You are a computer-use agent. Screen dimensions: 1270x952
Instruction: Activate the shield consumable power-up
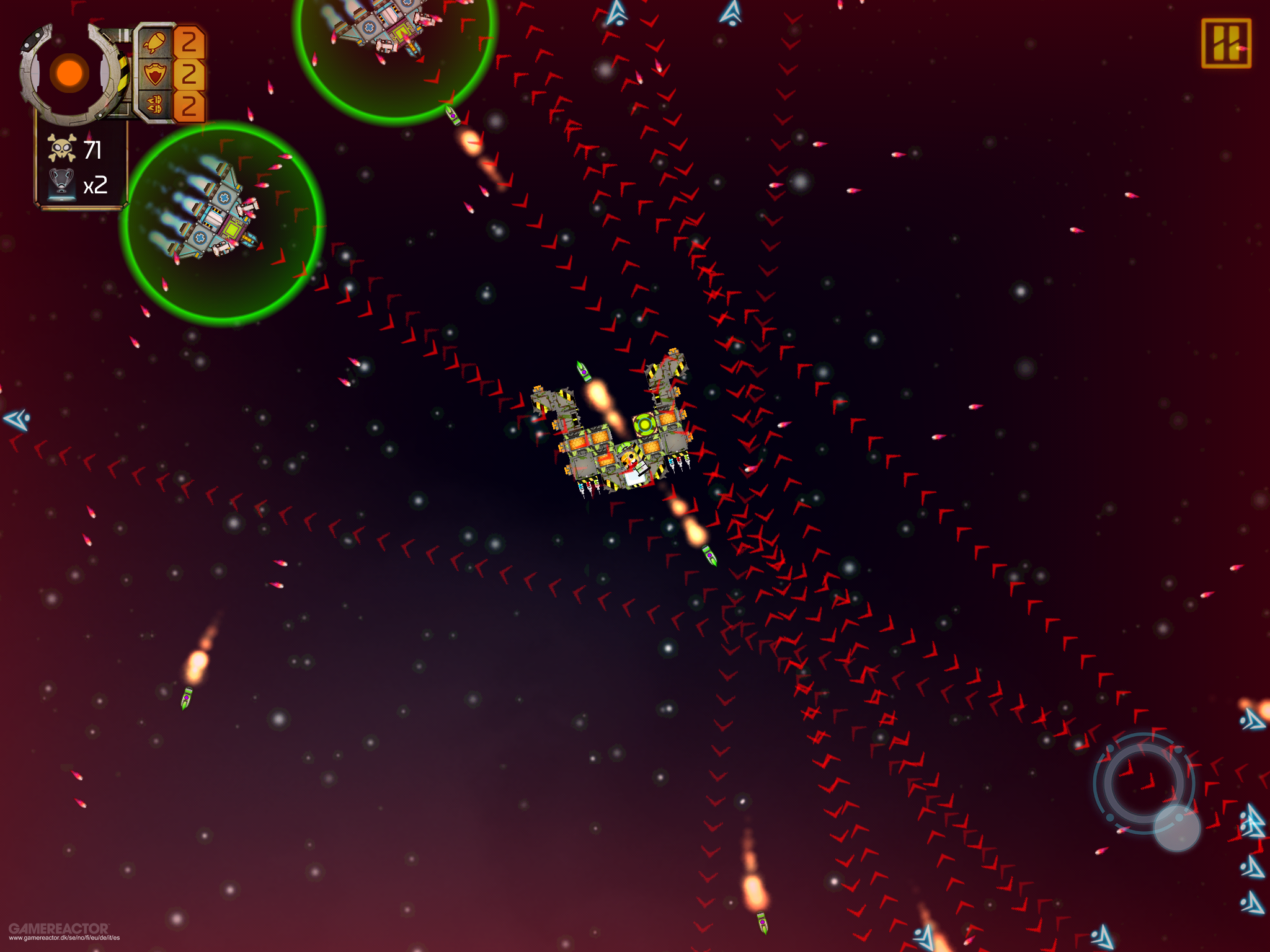[x=156, y=73]
